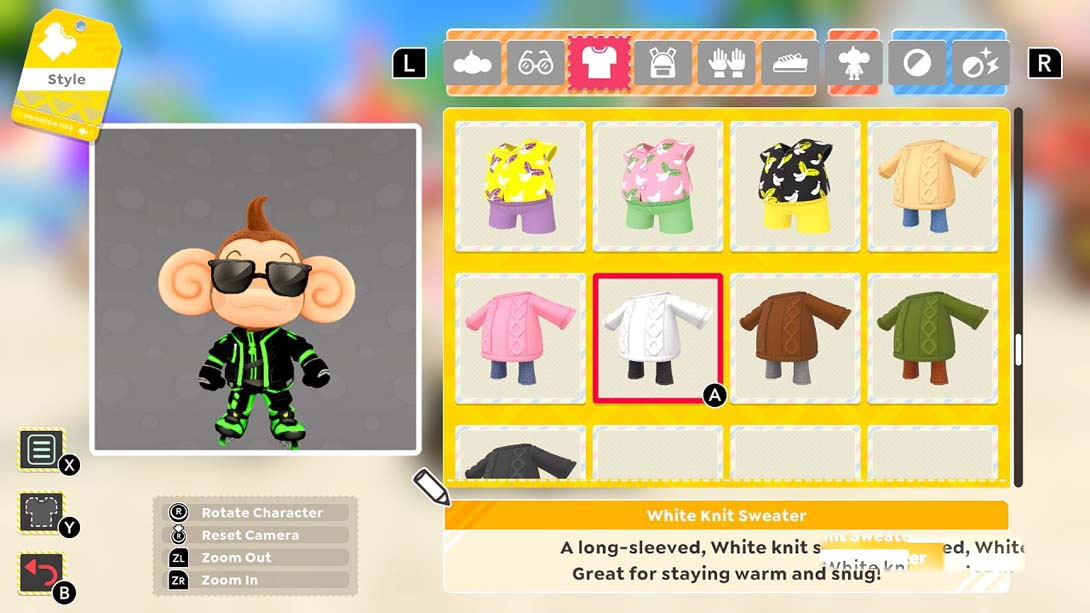The width and height of the screenshot is (1090, 613).
Task: Pick the black banana shirt outfit
Action: tap(795, 186)
